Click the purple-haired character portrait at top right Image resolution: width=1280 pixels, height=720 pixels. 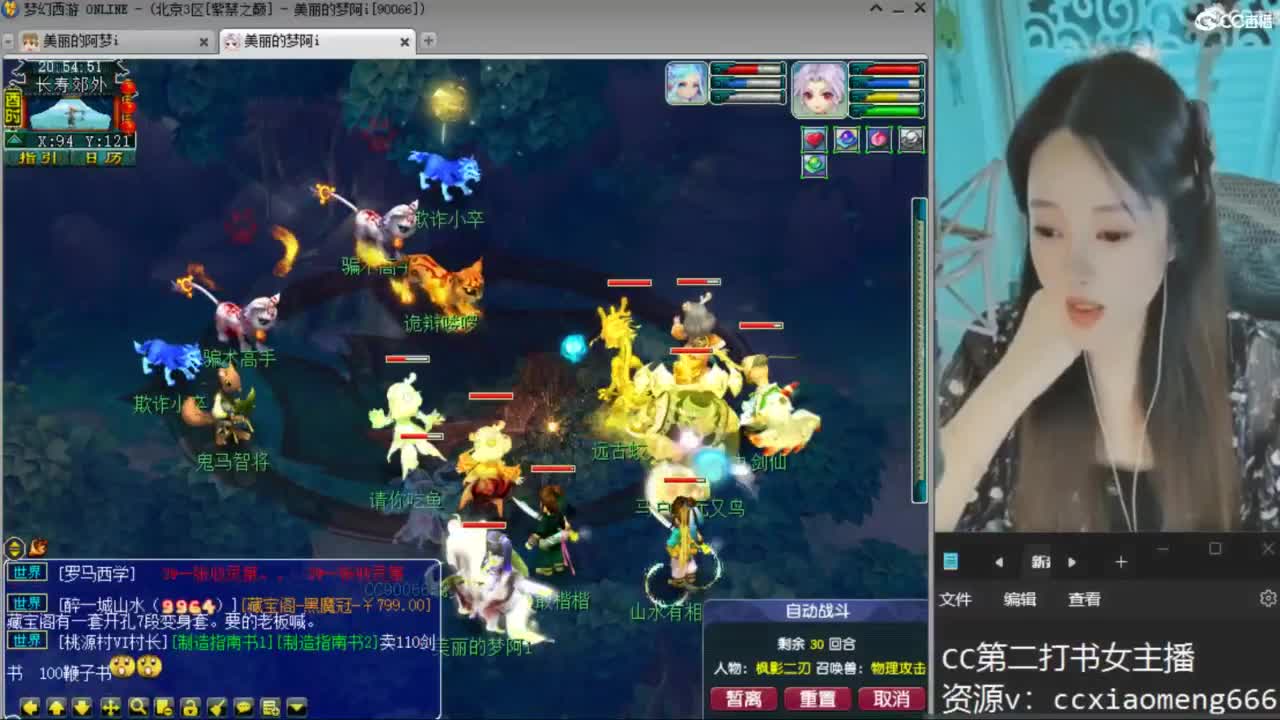[820, 88]
